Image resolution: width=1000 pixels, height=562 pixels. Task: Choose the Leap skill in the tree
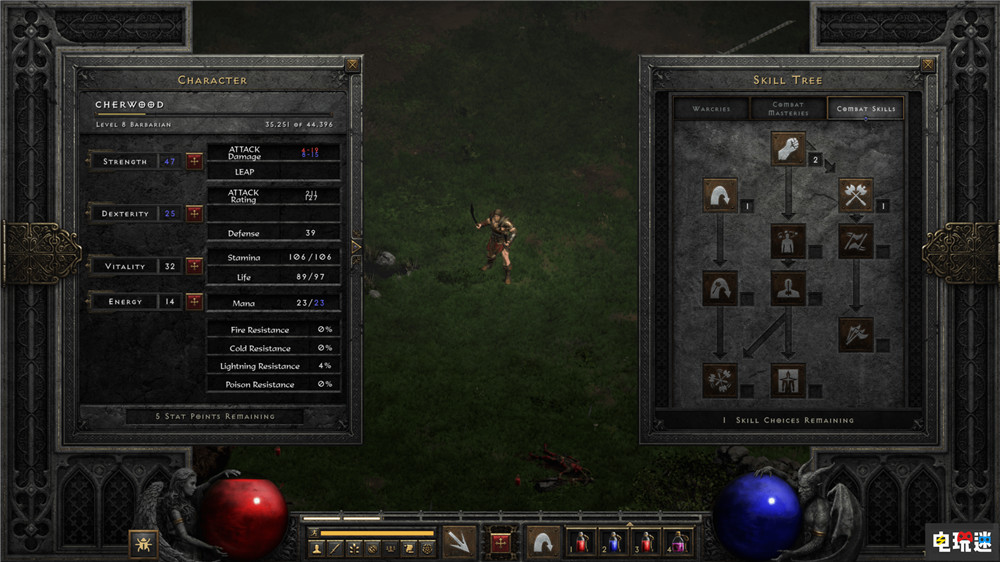coord(720,194)
